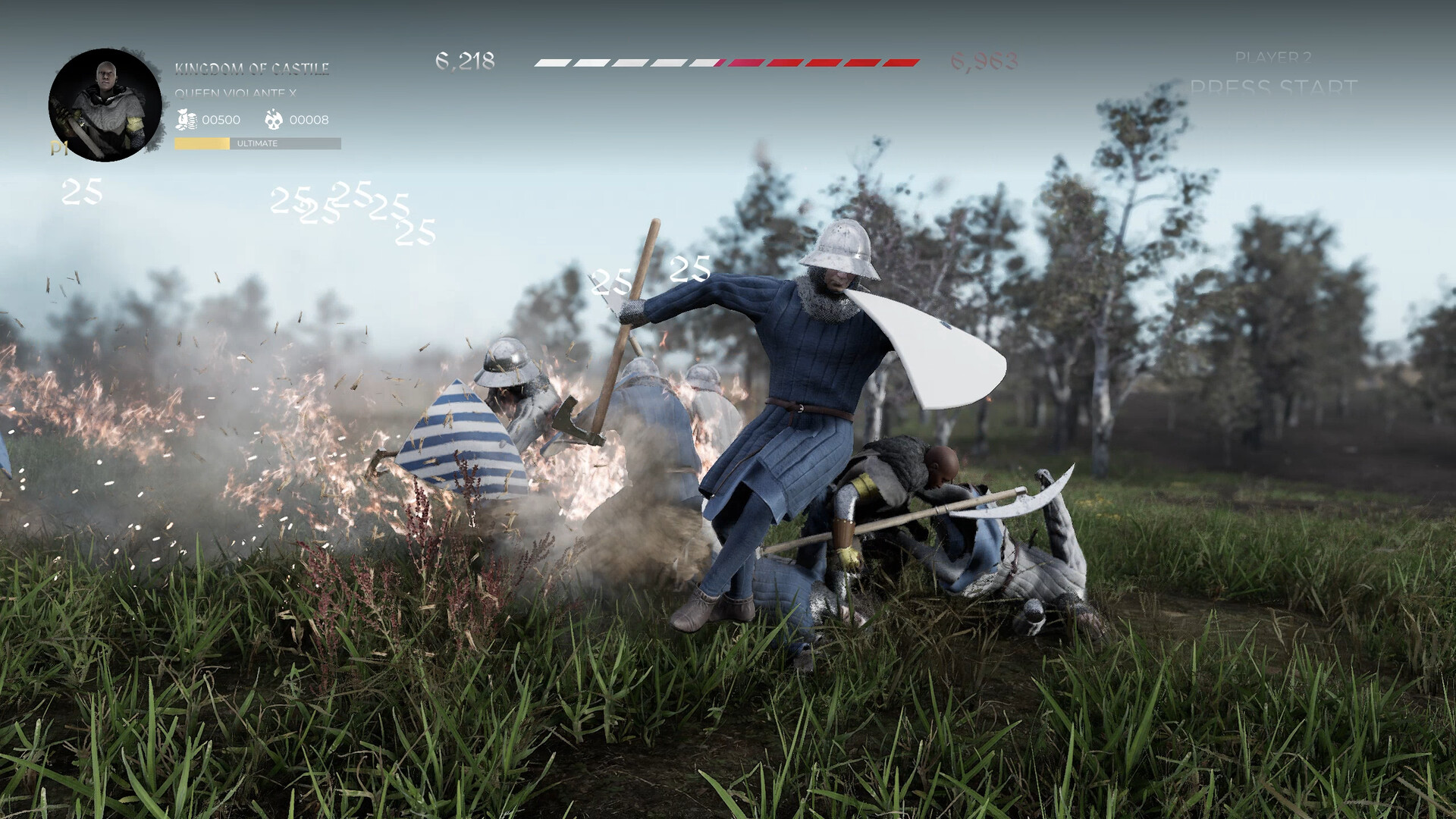Click the enemy score reading 6,963

click(x=984, y=61)
